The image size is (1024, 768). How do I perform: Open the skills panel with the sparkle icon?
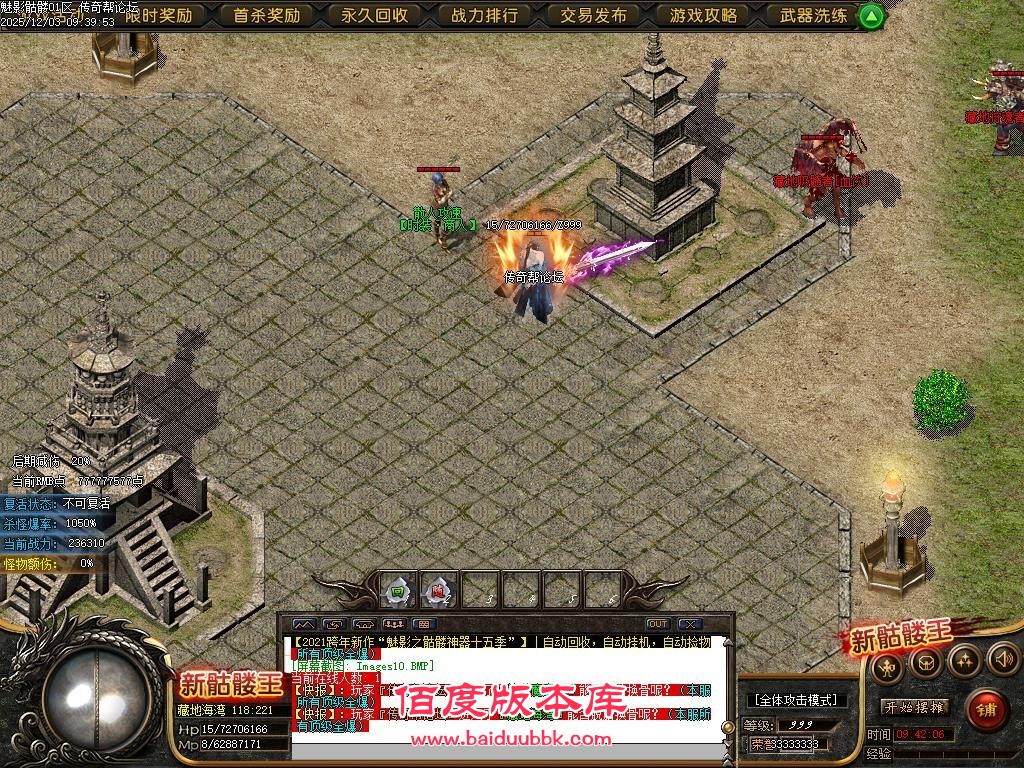(x=965, y=660)
